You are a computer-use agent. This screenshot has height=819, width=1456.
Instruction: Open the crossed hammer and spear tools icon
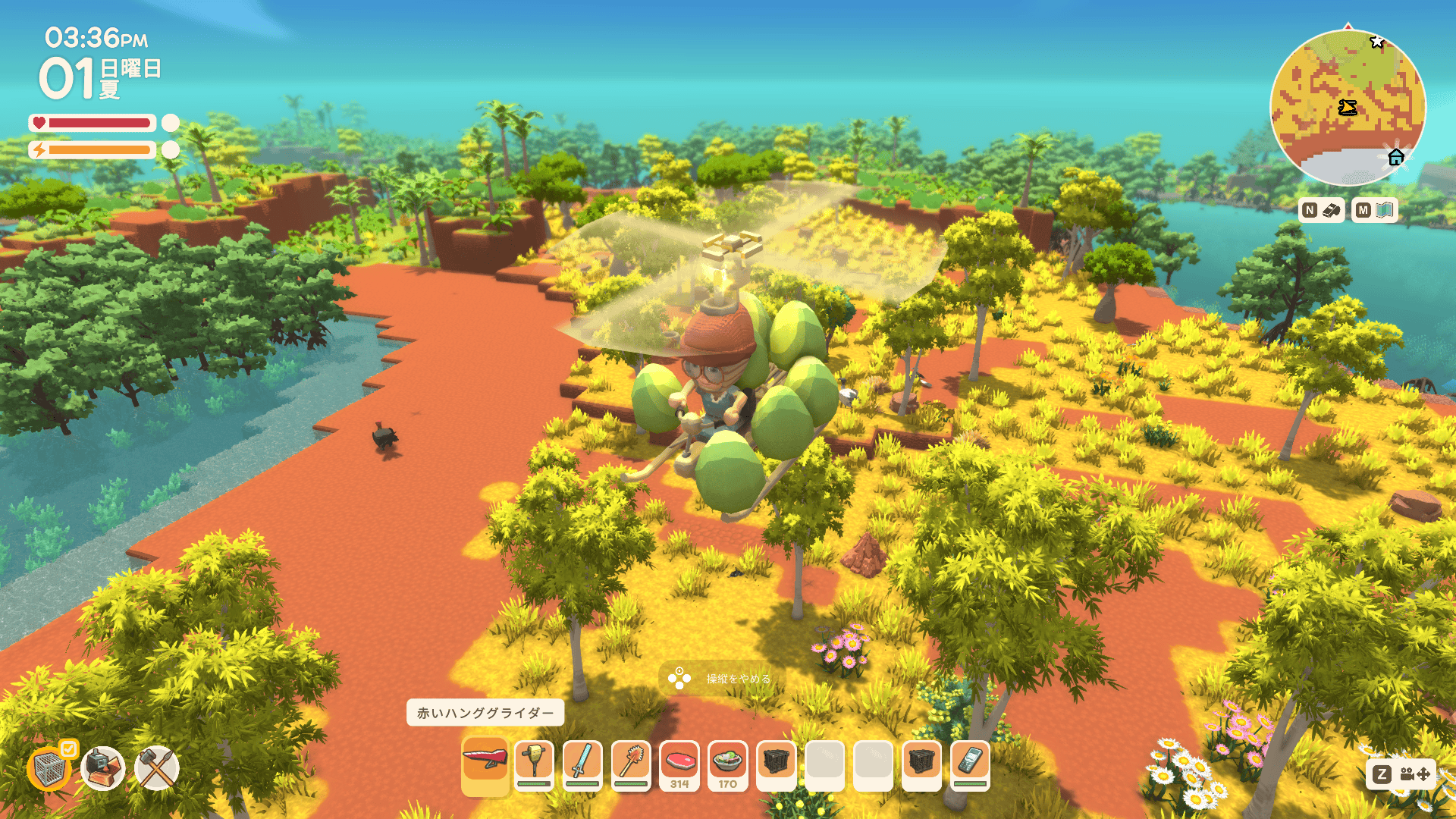pyautogui.click(x=157, y=768)
